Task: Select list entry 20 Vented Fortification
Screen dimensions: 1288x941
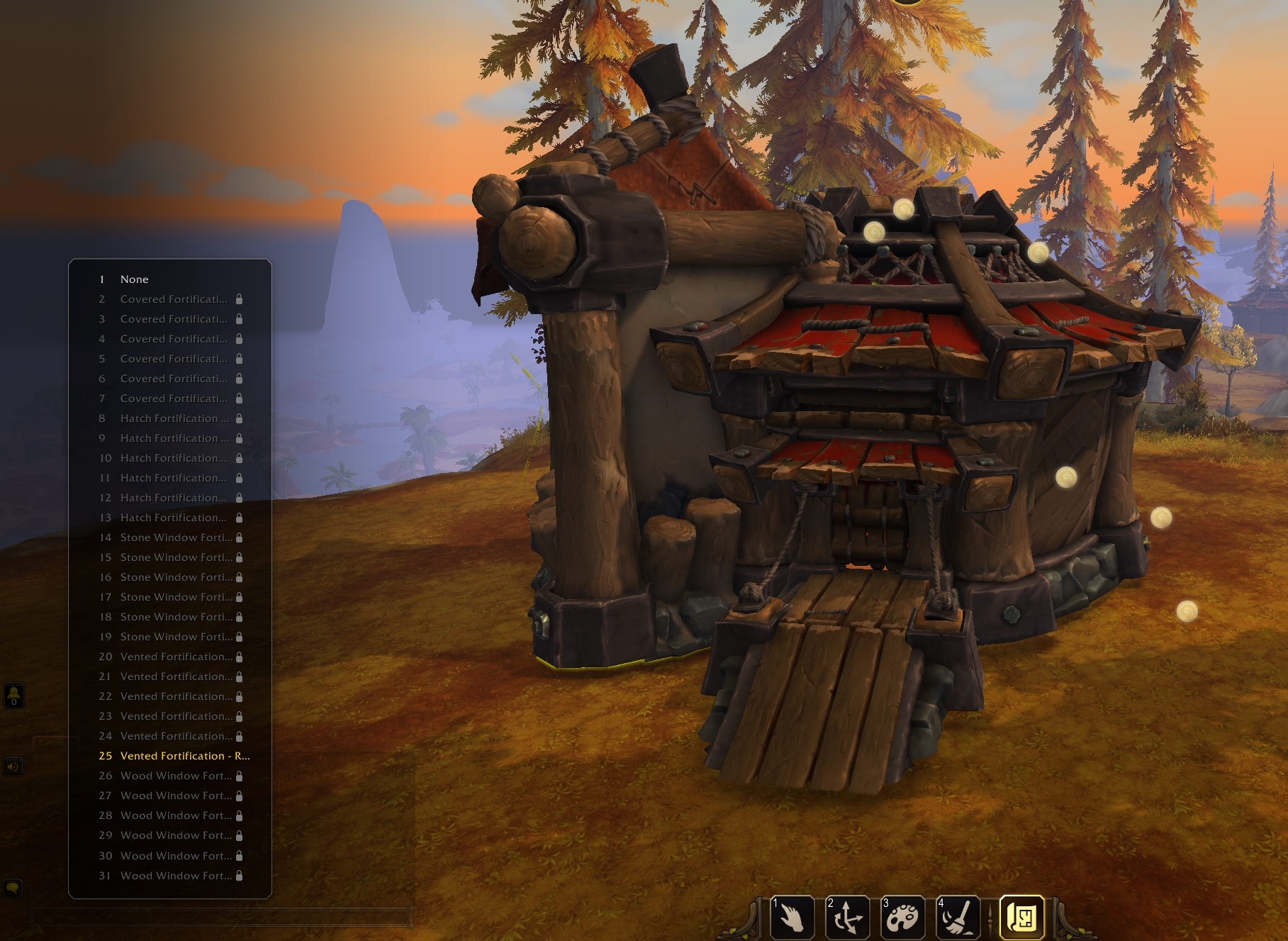Action: (176, 657)
